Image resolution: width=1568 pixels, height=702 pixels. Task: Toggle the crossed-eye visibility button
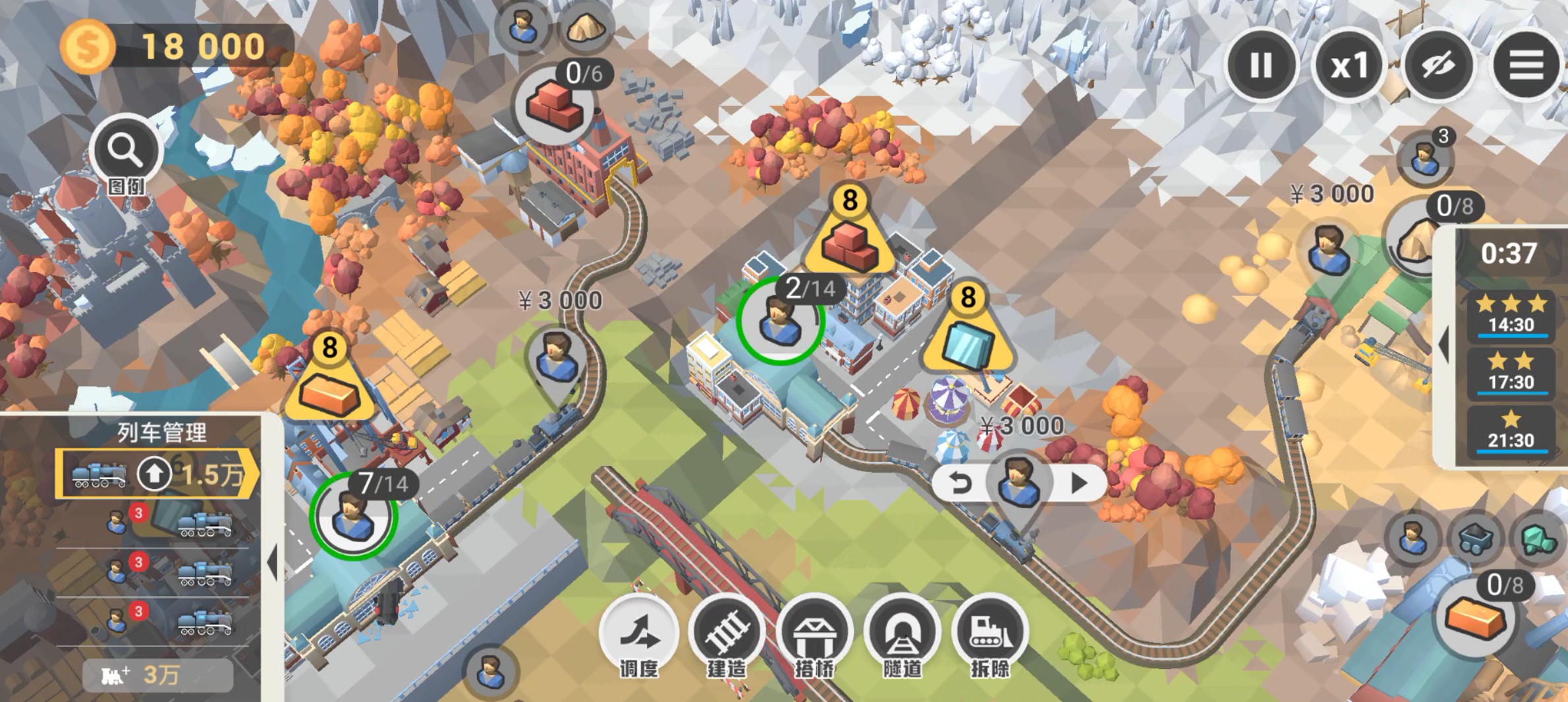pyautogui.click(x=1438, y=65)
